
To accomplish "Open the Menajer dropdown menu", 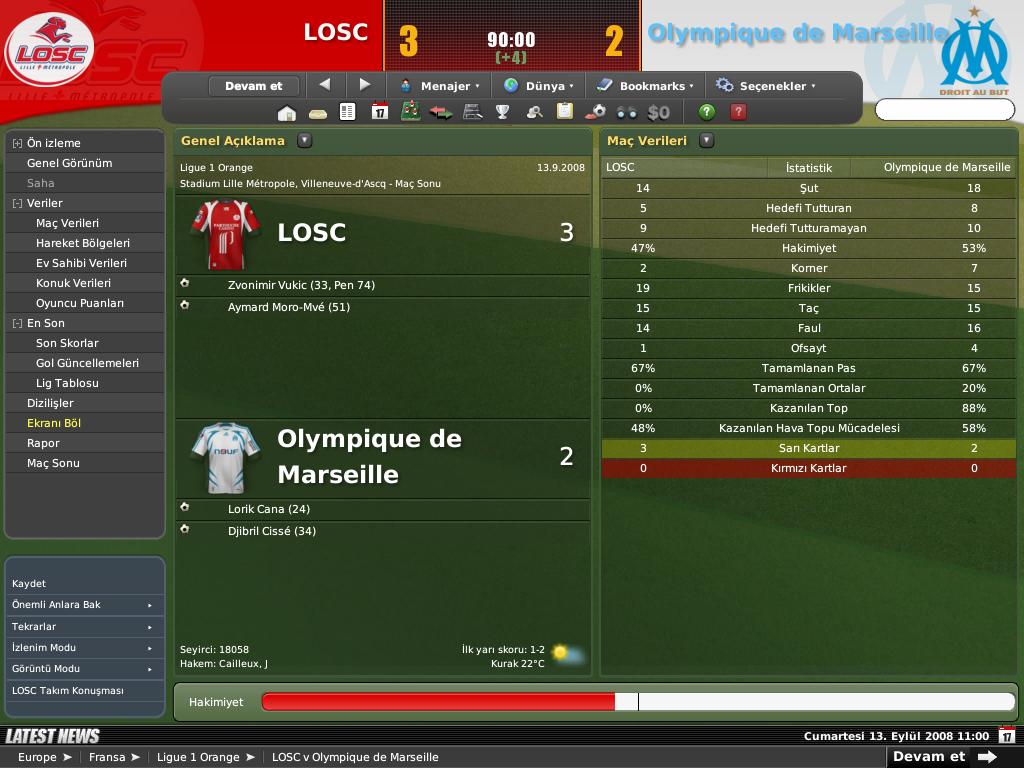I will tap(439, 86).
